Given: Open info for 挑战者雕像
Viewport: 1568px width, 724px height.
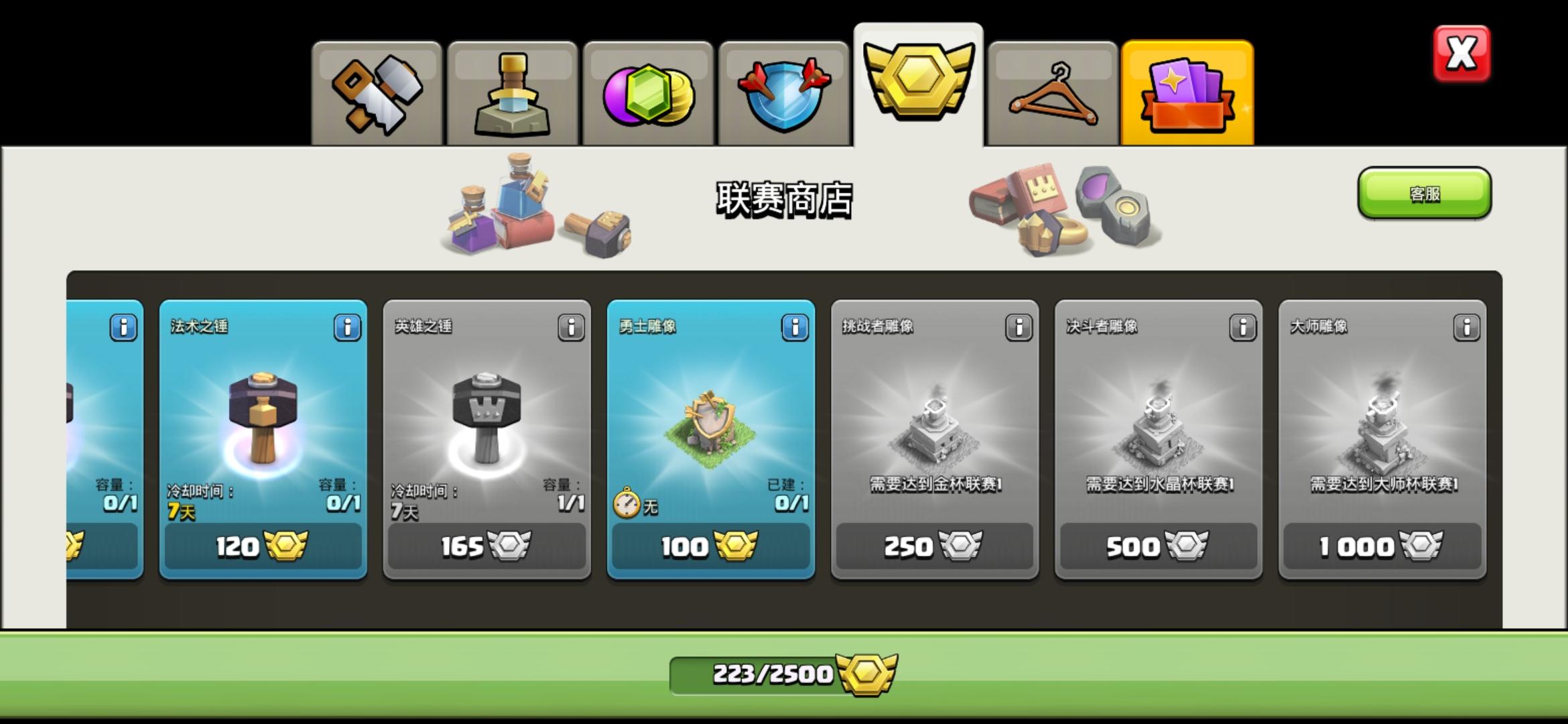Looking at the screenshot, I should click(x=1019, y=328).
